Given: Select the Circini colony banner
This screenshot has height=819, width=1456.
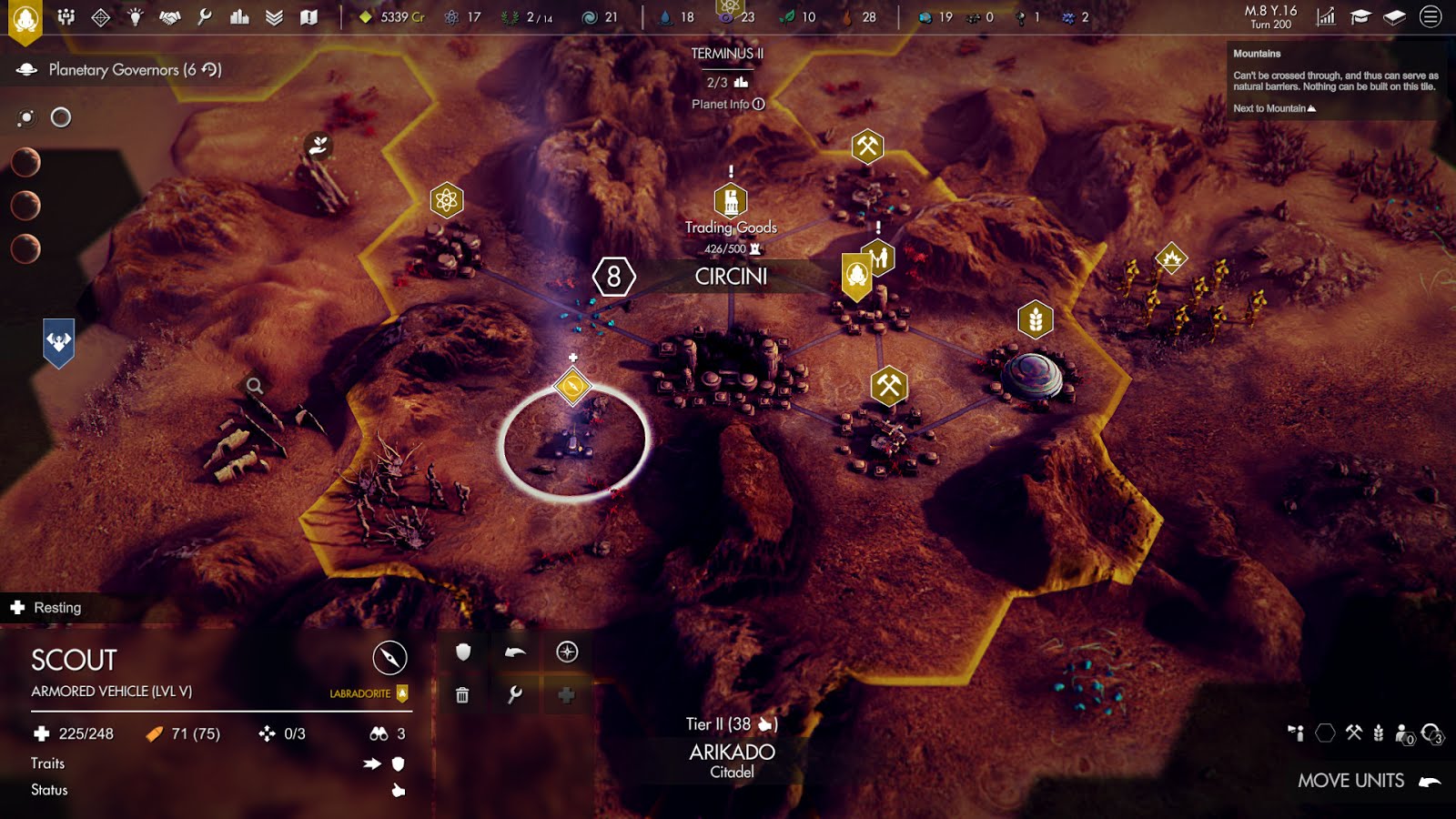Looking at the screenshot, I should [x=731, y=277].
